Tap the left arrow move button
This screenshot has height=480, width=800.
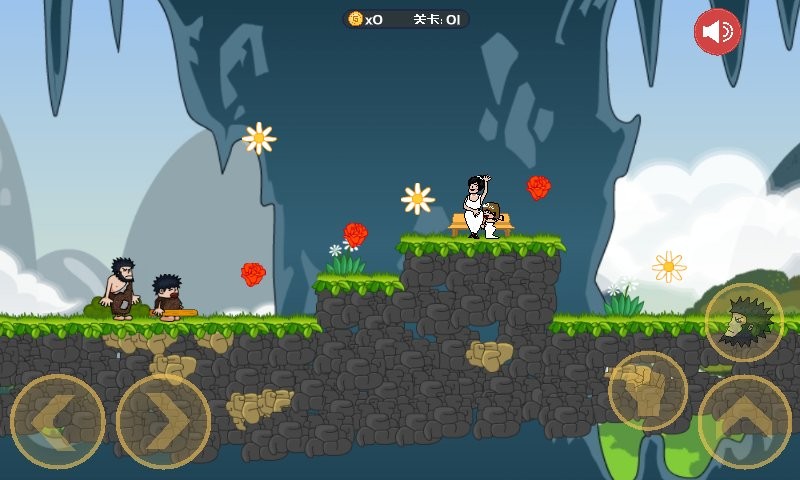[58, 421]
